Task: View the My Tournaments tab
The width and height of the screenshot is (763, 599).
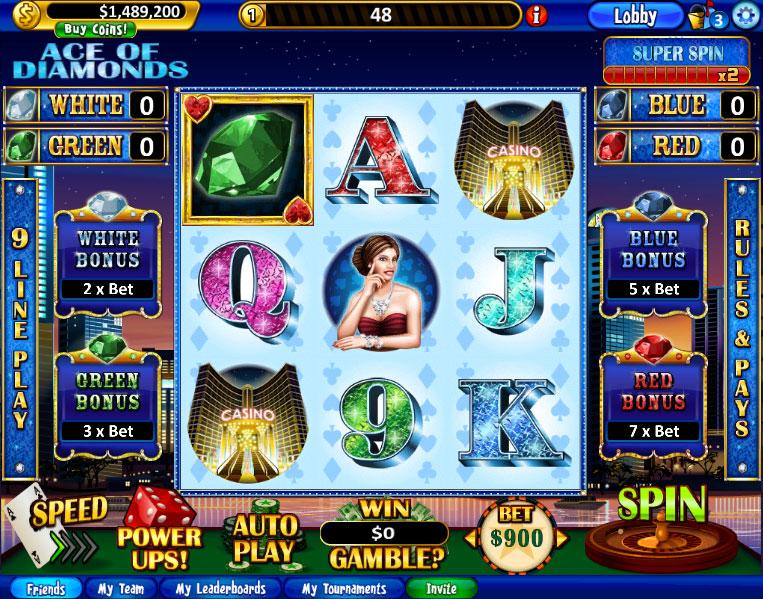Action: click(x=343, y=589)
